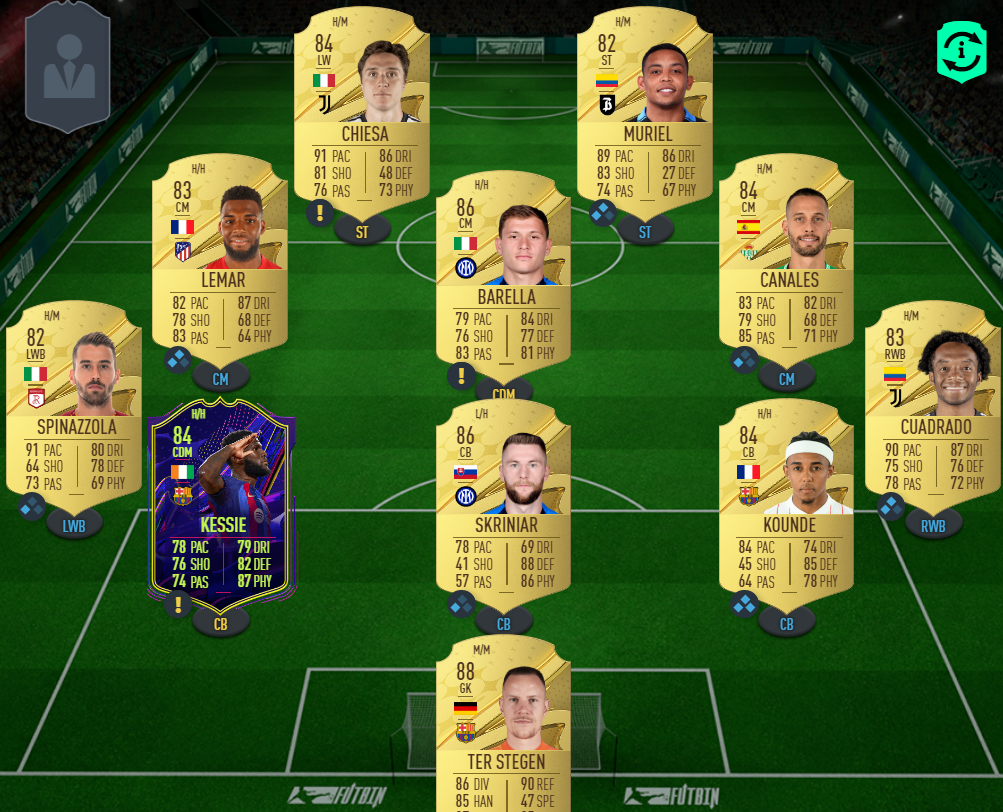
Task: Click the chemistry diamonds icon under Spinazzola
Action: (x=32, y=507)
